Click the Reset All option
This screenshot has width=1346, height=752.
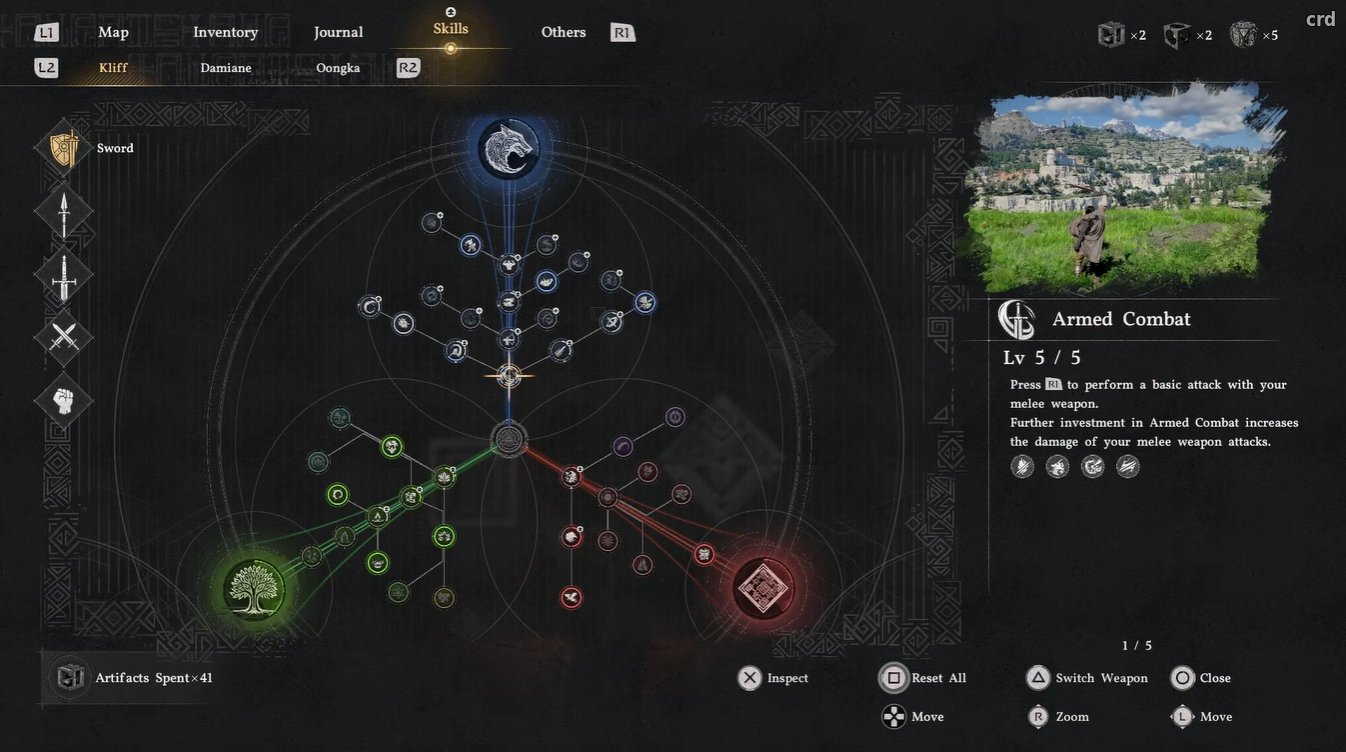pos(923,678)
